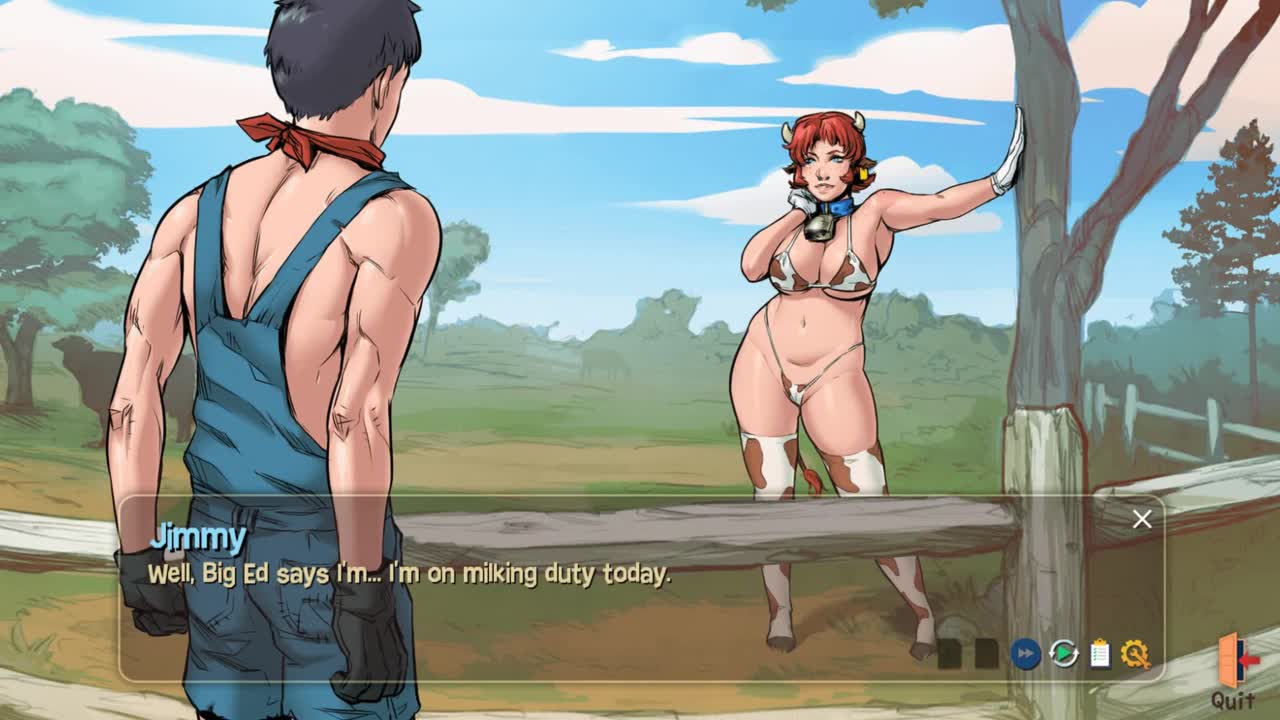
Task: Activate the blue fast-forward skip button
Action: (1025, 654)
